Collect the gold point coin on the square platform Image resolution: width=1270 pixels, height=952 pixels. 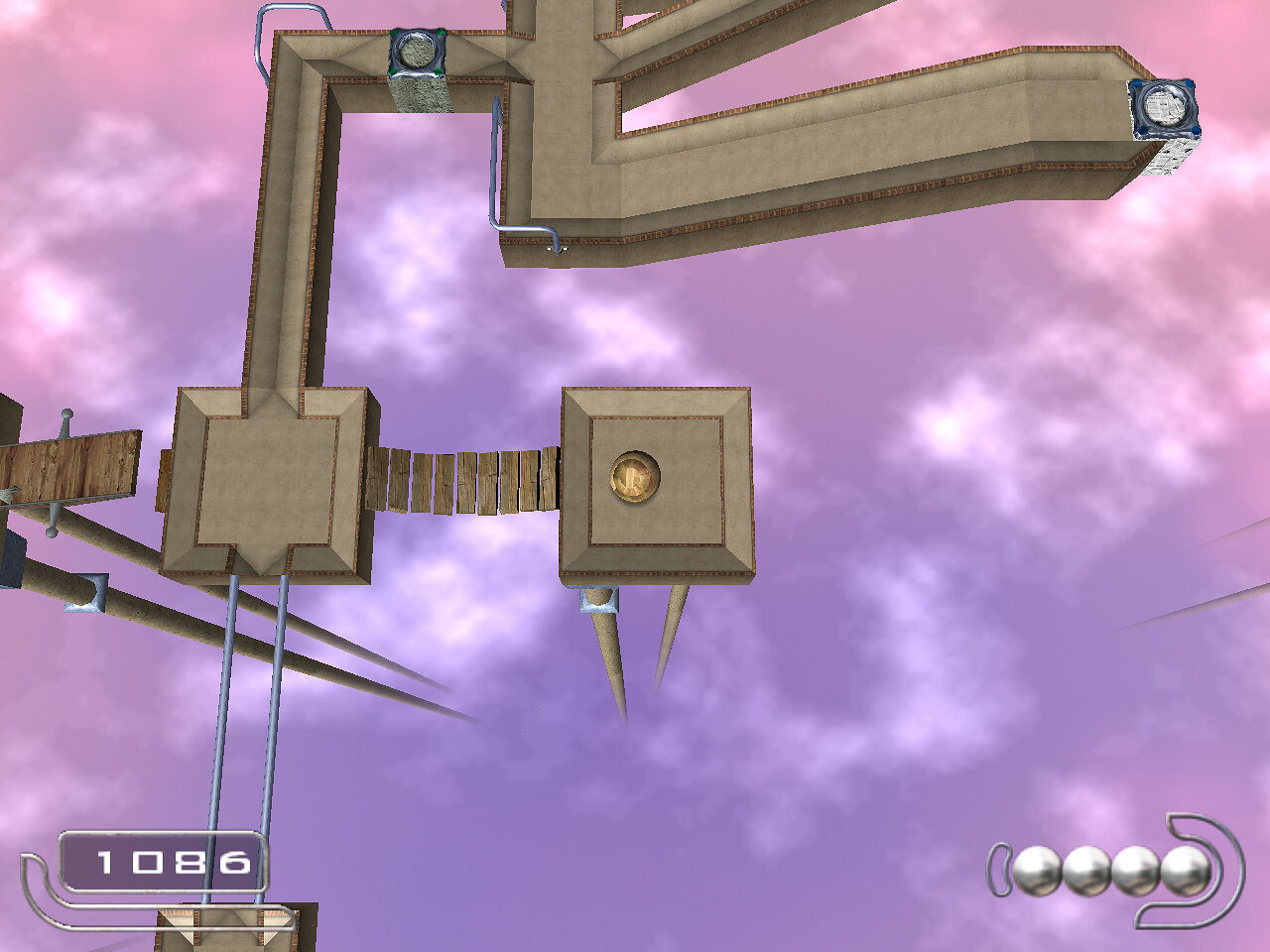pos(634,474)
